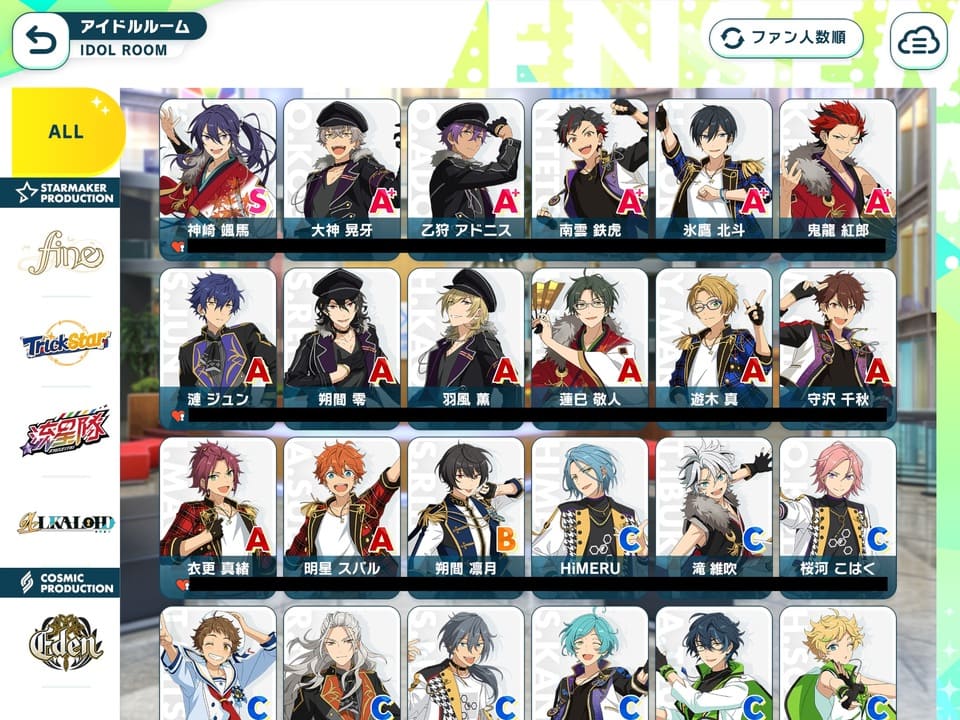Screen dimensions: 960x720
Task: Select the 神崎 颯馬 idol card
Action: point(218,170)
